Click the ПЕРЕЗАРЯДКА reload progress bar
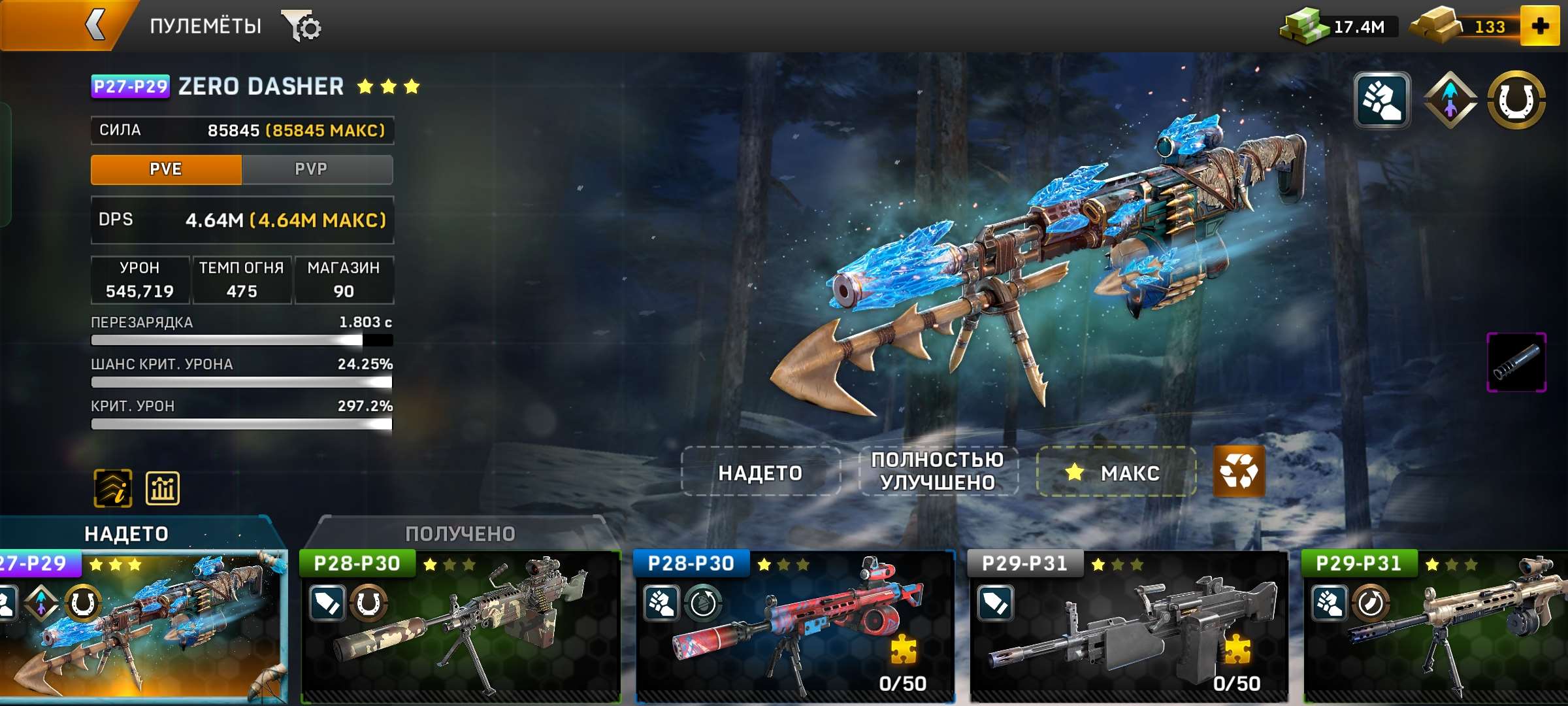 point(242,340)
